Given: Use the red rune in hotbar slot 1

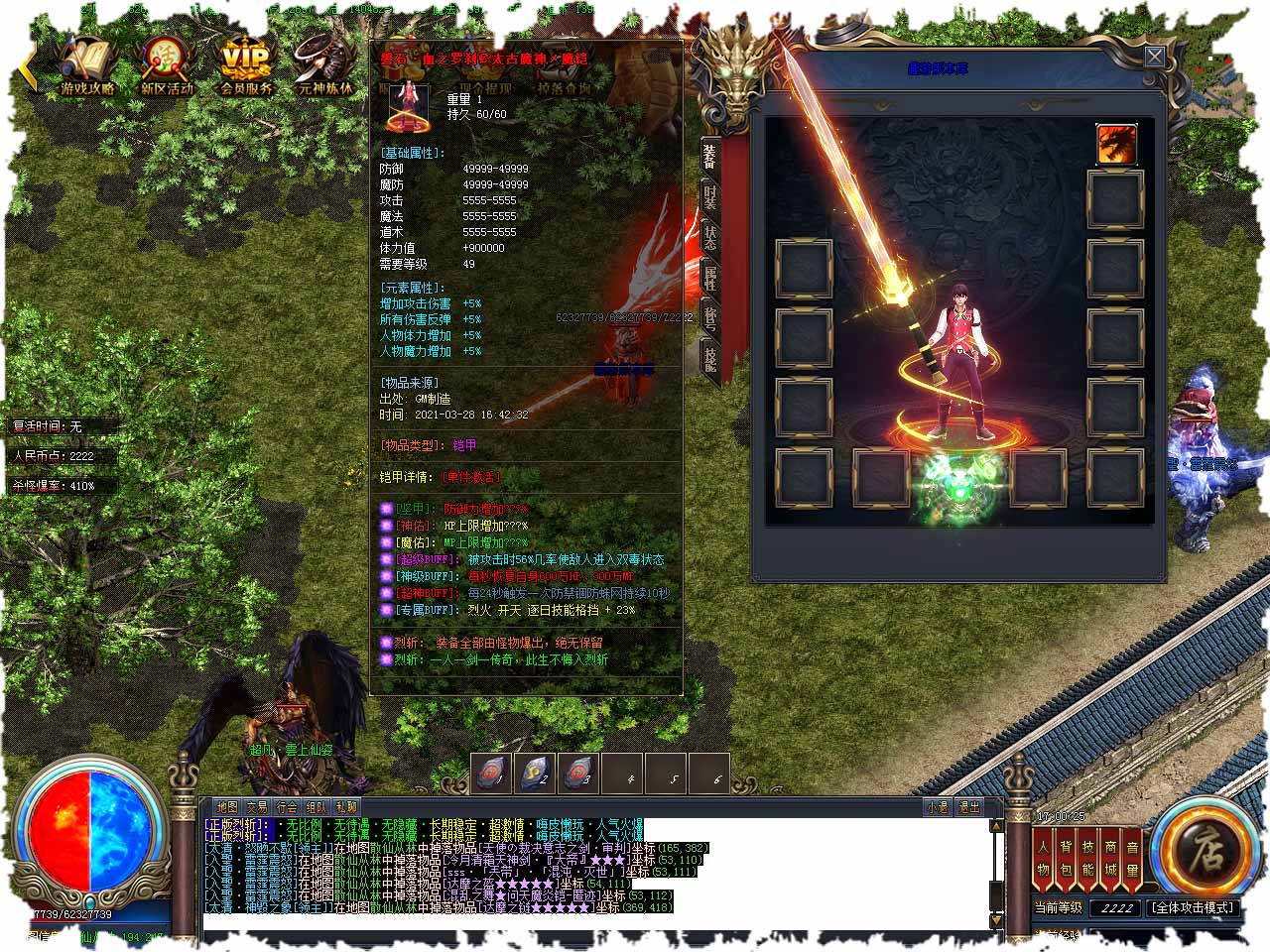Looking at the screenshot, I should coord(492,774).
